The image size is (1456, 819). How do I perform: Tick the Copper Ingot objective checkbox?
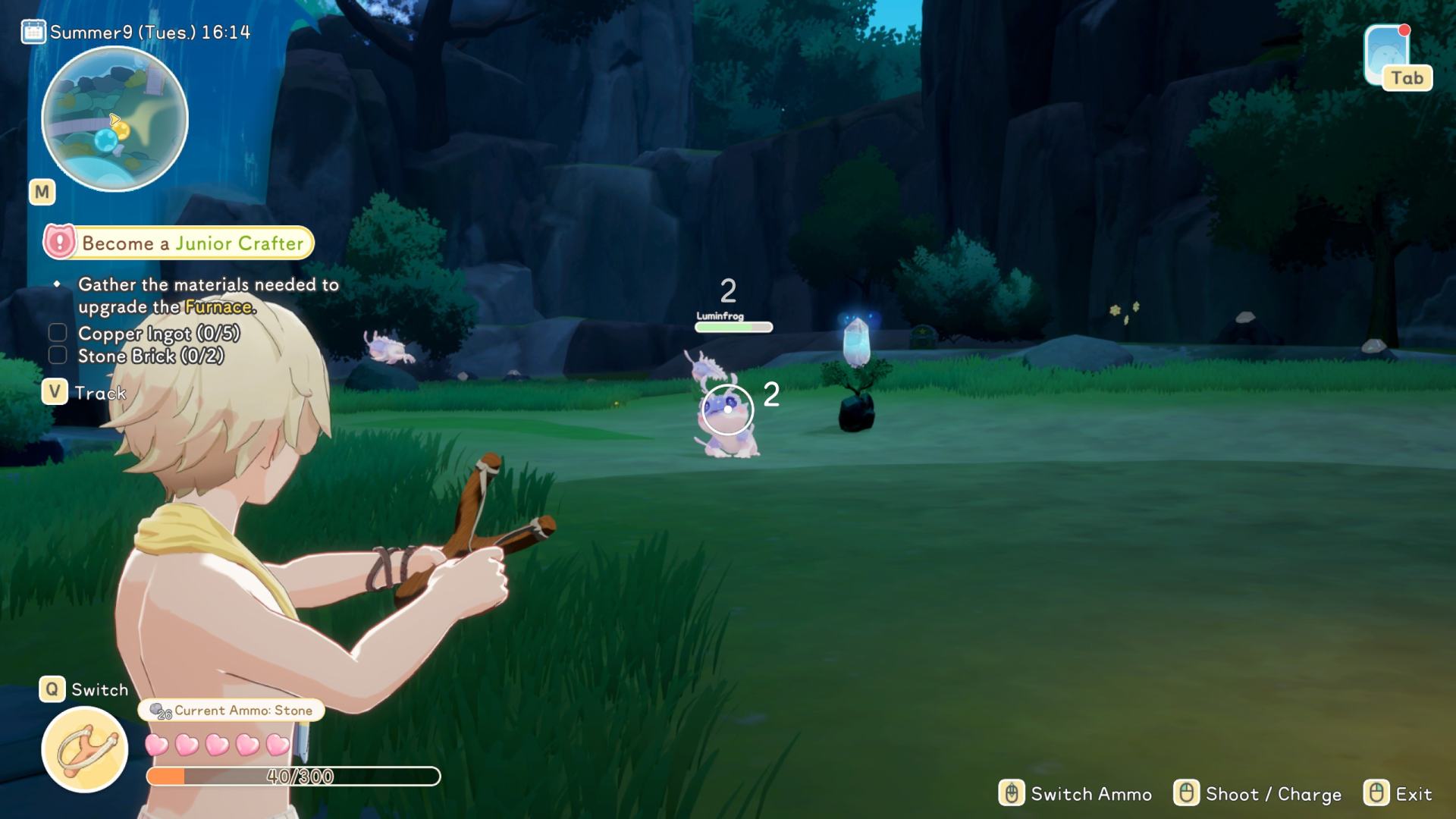[58, 333]
